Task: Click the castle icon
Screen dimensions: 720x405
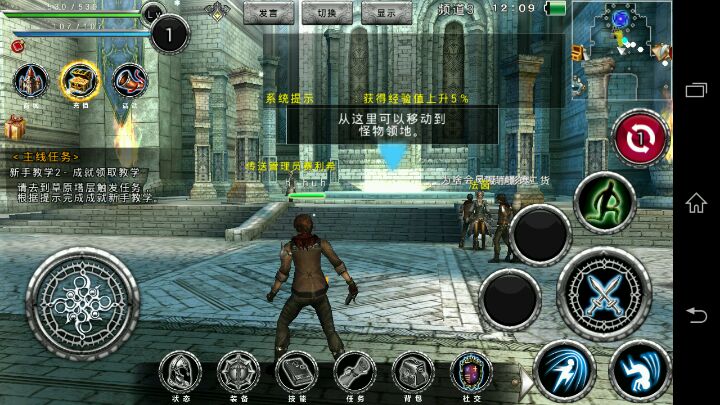Action: 30,81
